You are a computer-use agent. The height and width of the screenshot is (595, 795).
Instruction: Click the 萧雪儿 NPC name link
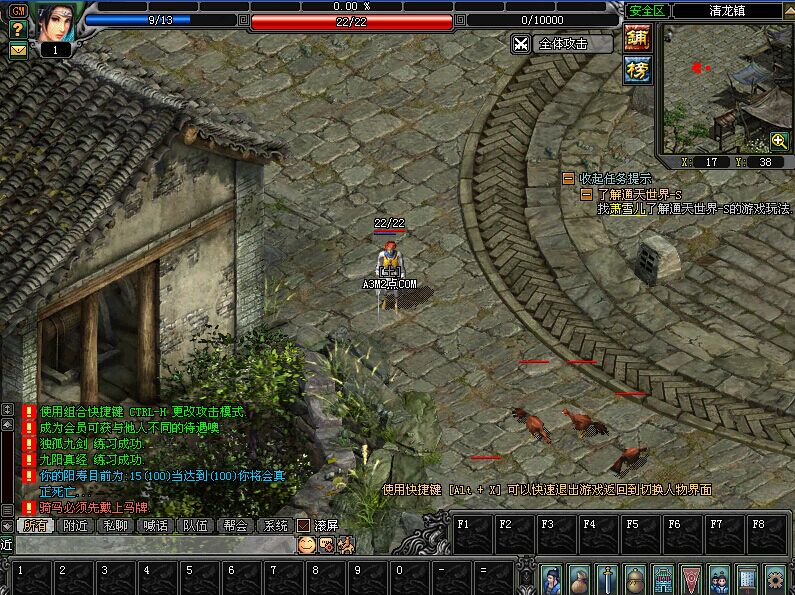pyautogui.click(x=628, y=209)
